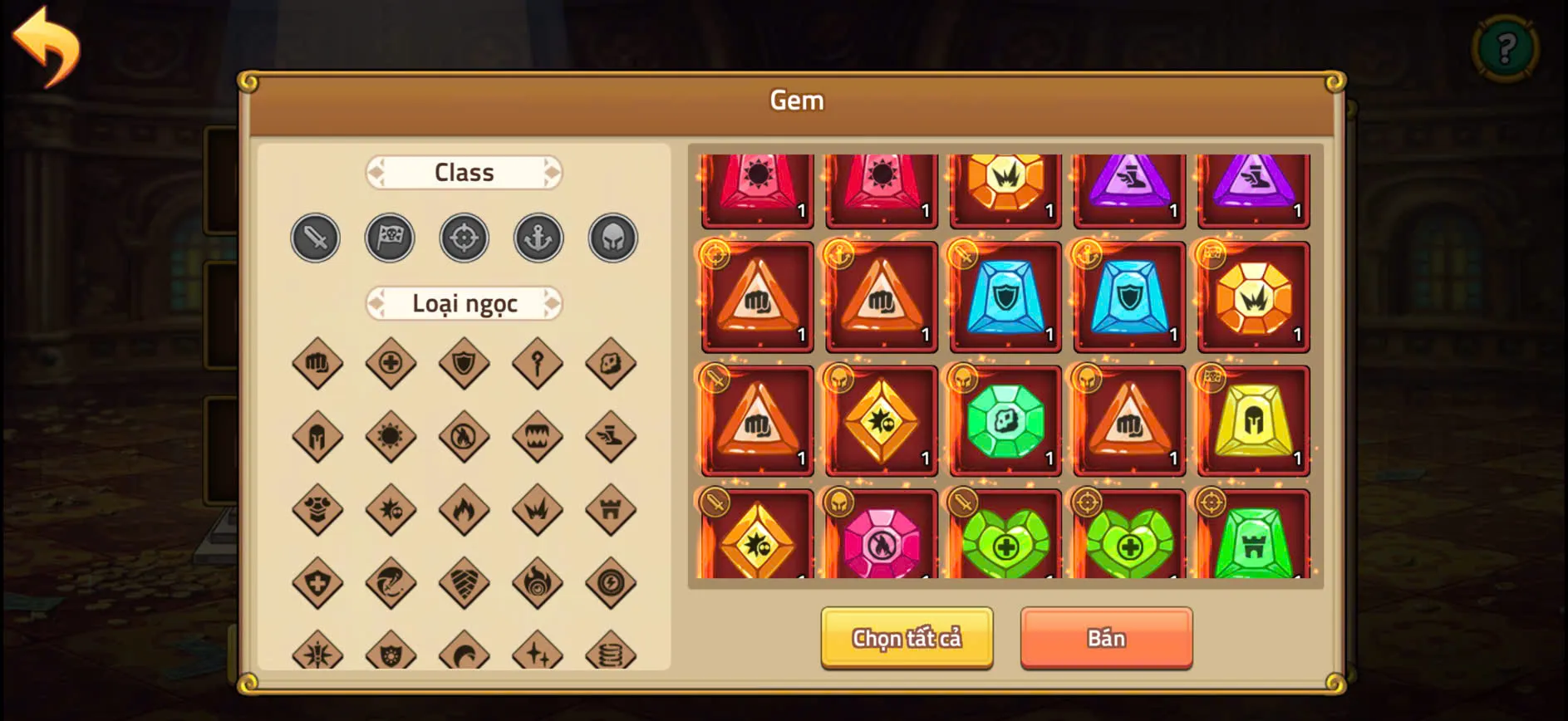
Task: Click the right arrow on Loại ngọc selector
Action: coord(553,304)
